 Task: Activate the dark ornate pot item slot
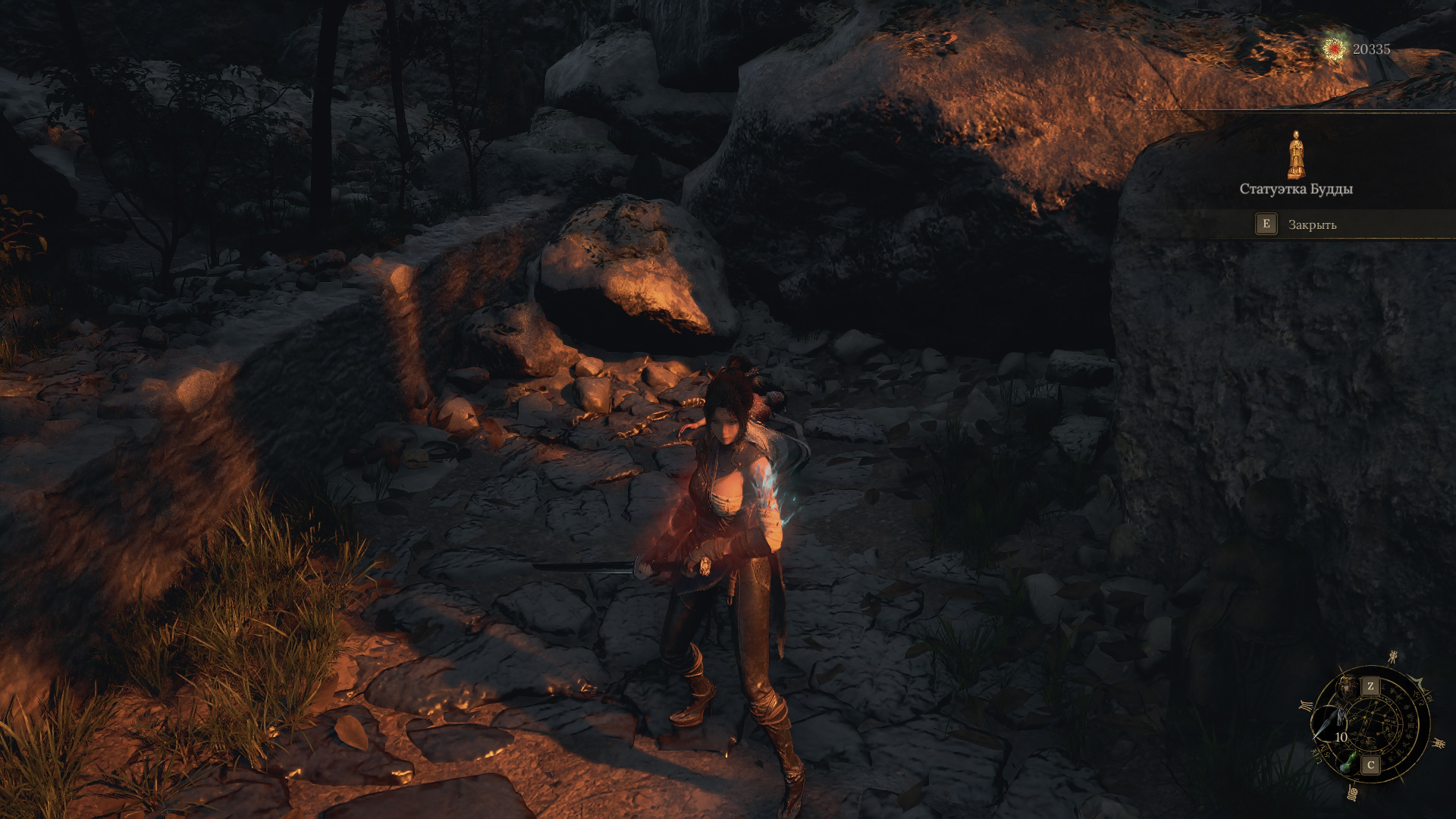coord(1349,686)
